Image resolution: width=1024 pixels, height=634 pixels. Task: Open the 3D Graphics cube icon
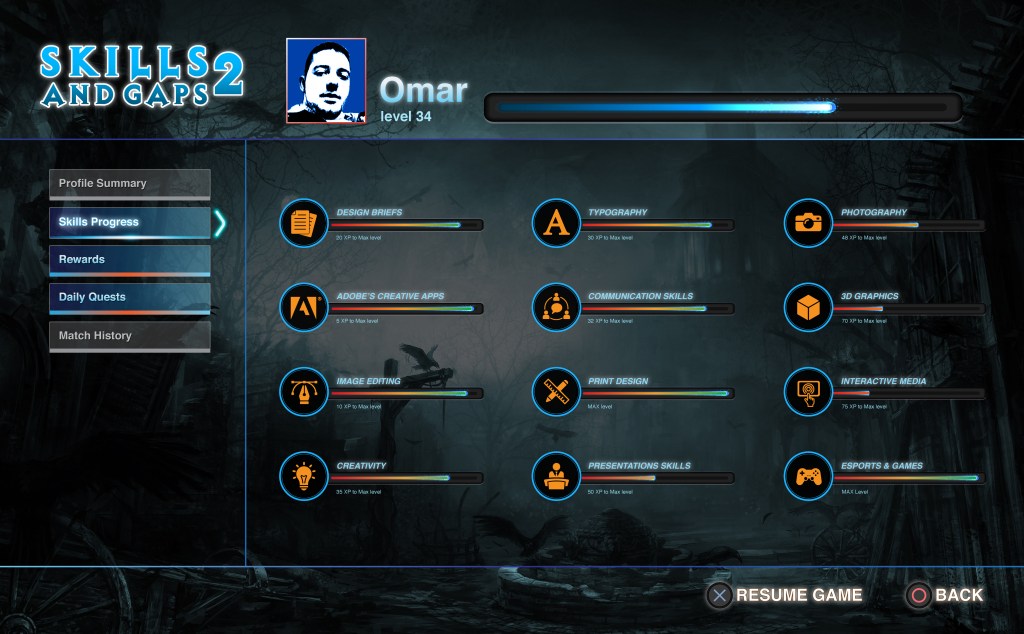[x=808, y=307]
